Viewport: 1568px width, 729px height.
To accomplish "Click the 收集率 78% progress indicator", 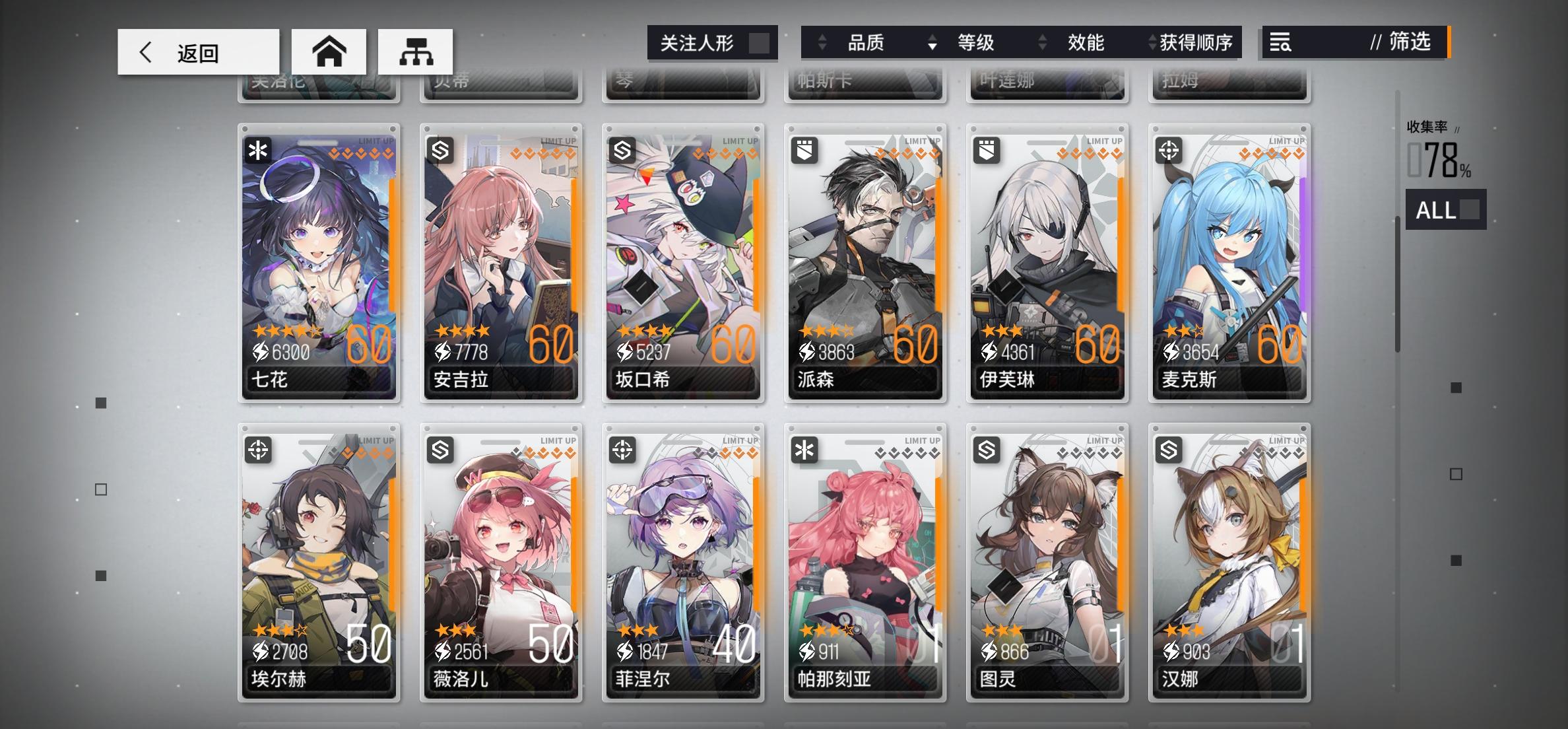I will pyautogui.click(x=1441, y=153).
